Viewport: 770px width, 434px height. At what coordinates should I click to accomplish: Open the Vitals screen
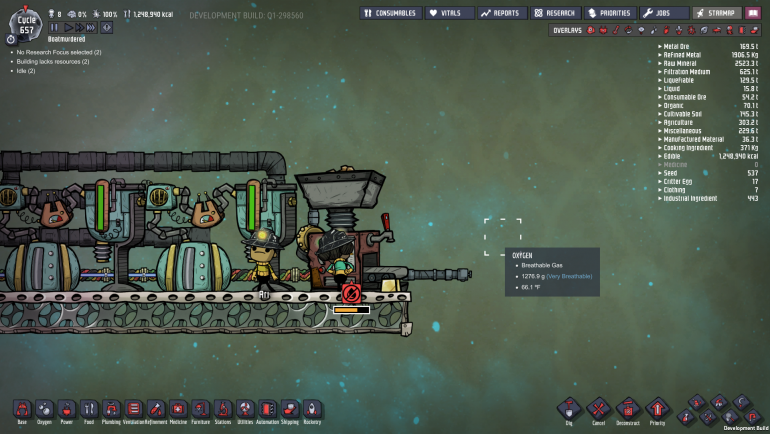[449, 13]
